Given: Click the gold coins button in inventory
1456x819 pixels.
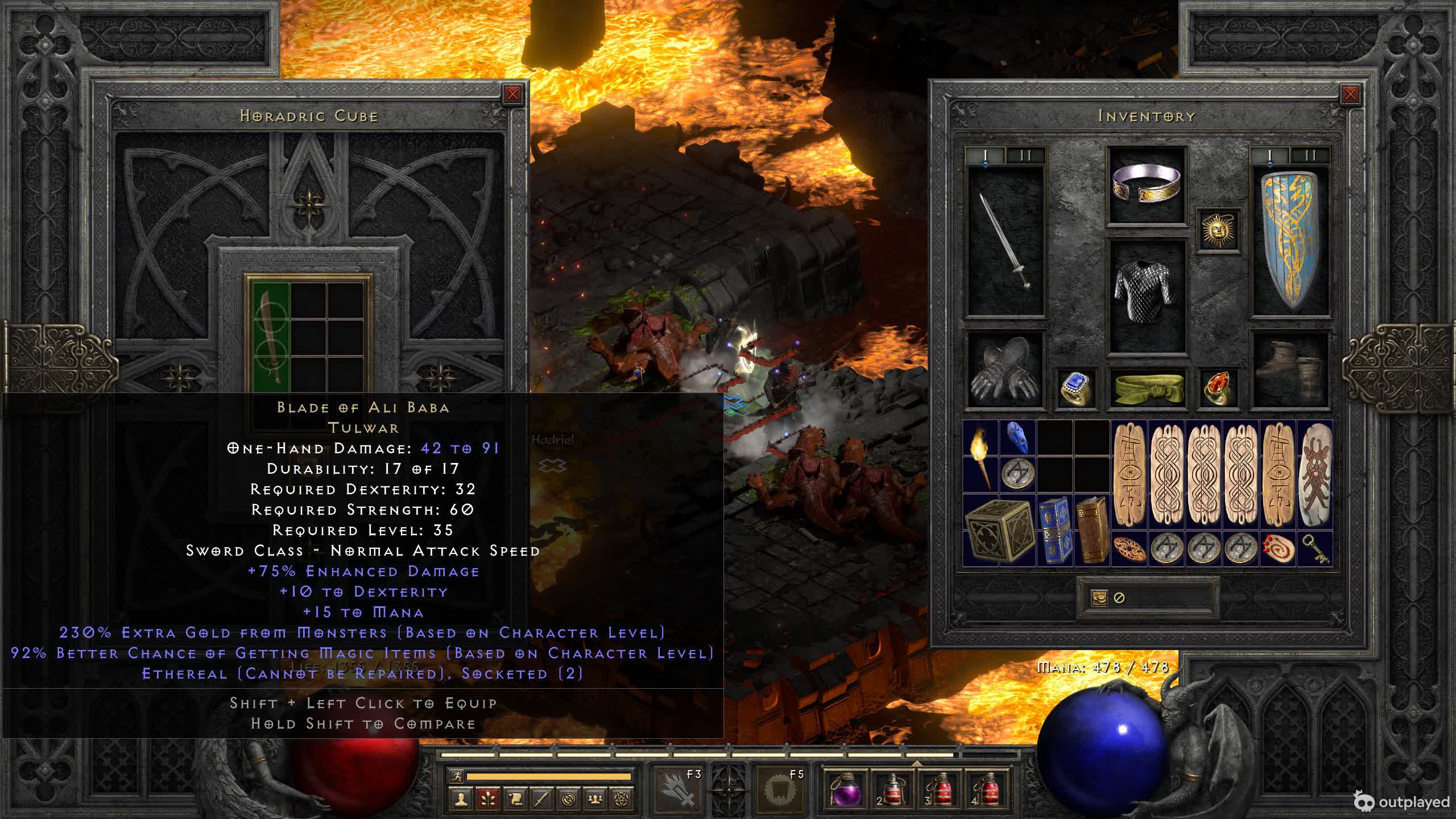Looking at the screenshot, I should pos(1099,598).
